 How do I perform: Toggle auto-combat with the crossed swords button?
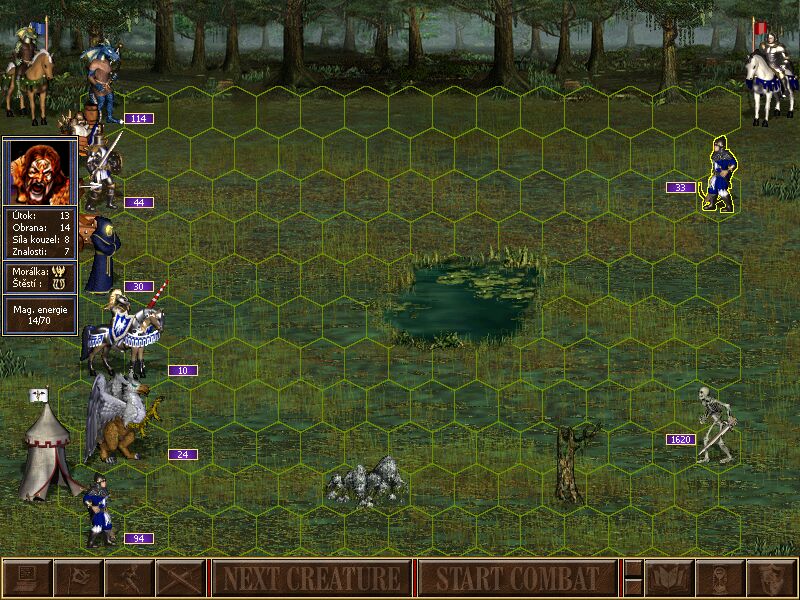180,578
